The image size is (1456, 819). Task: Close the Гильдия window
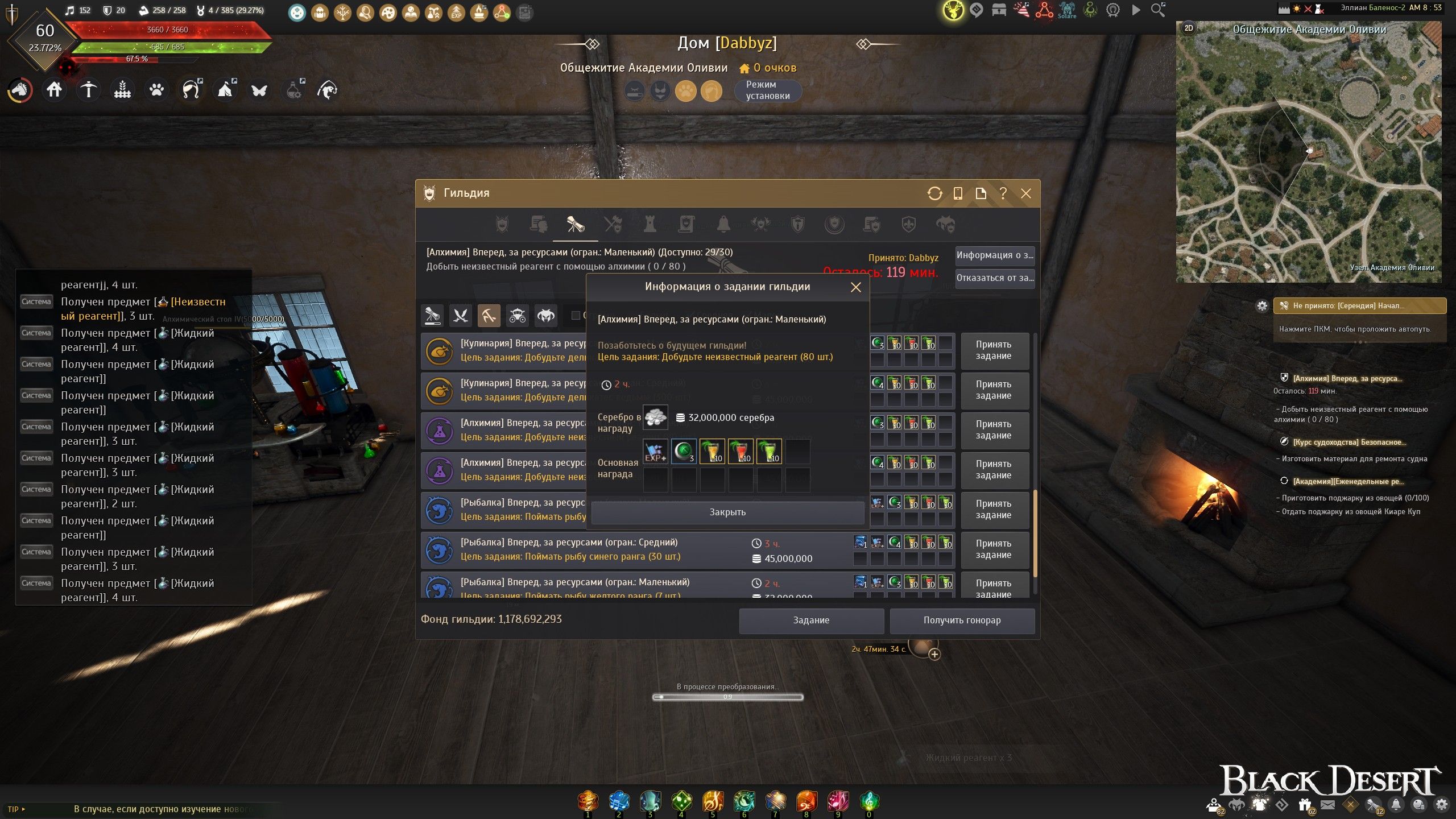1026,193
